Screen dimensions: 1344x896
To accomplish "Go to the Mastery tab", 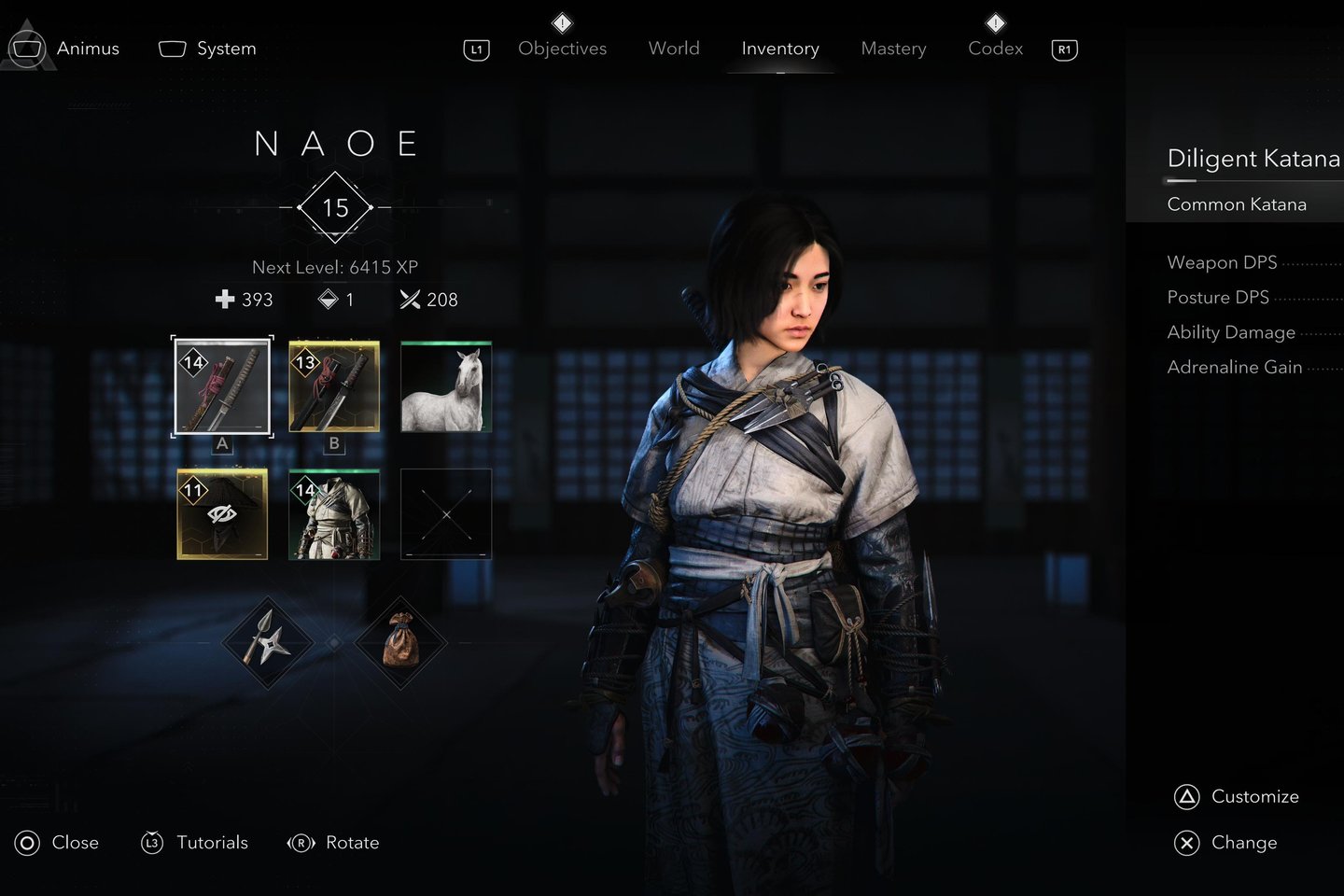I will pyautogui.click(x=893, y=49).
